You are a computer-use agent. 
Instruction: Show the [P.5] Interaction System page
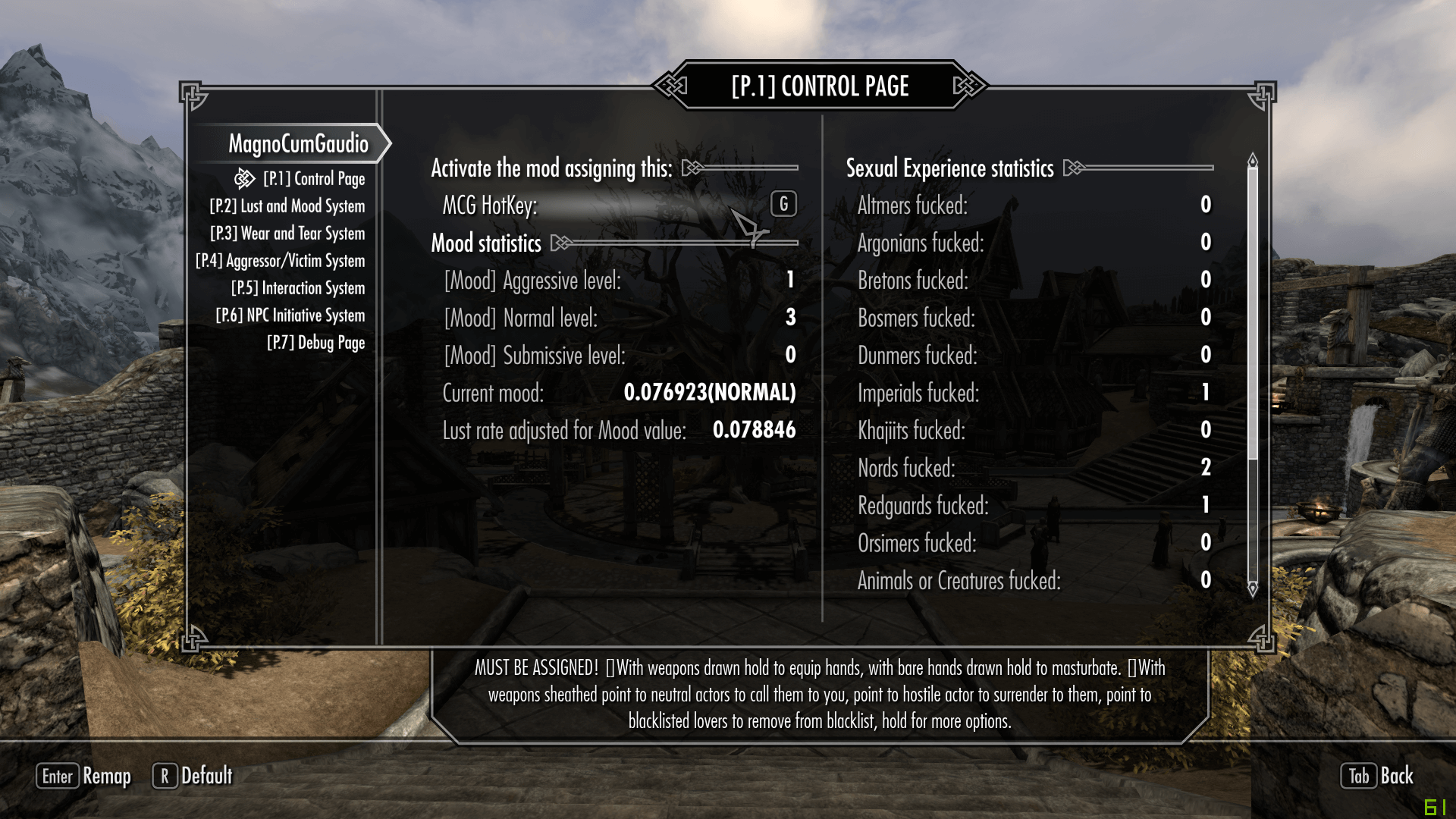(x=298, y=288)
